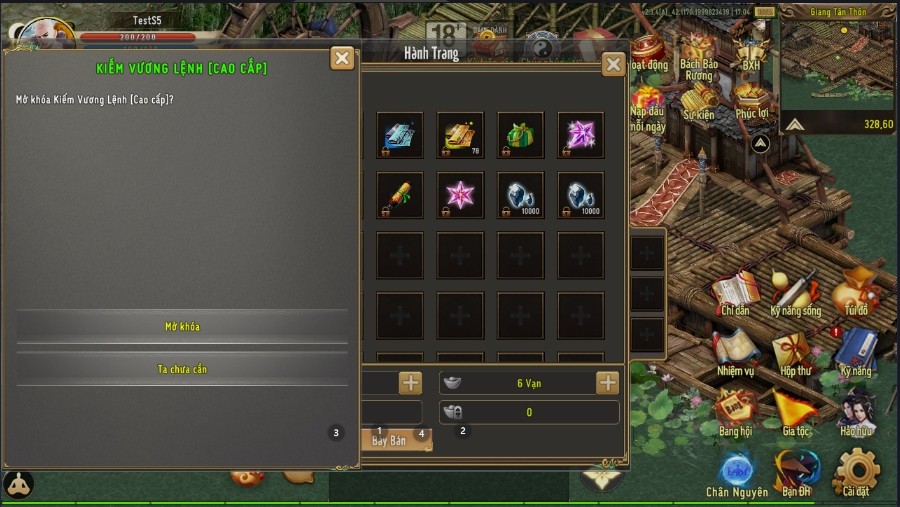Screen dimensions: 900x507
Task: Add more silver with the plus button beside 6 Vạn
Action: 607,383
